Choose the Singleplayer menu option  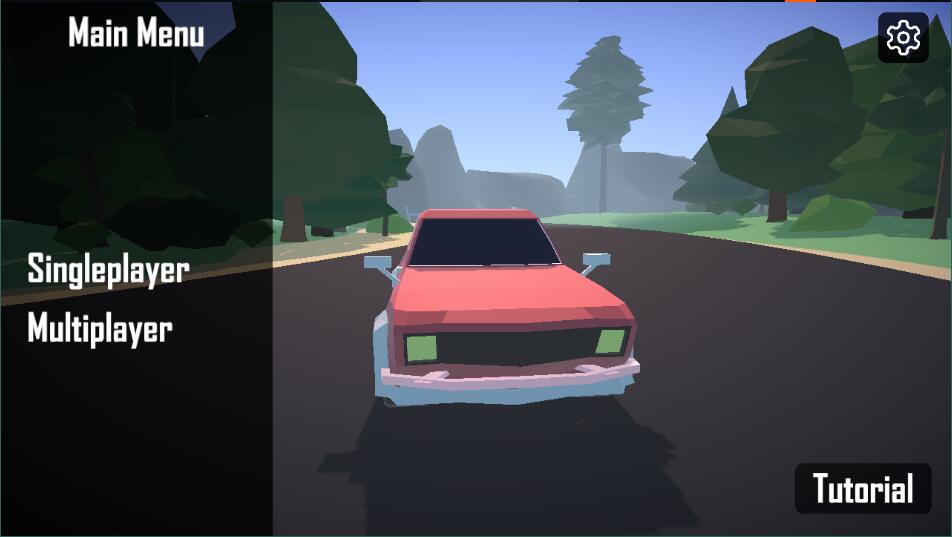coord(108,269)
